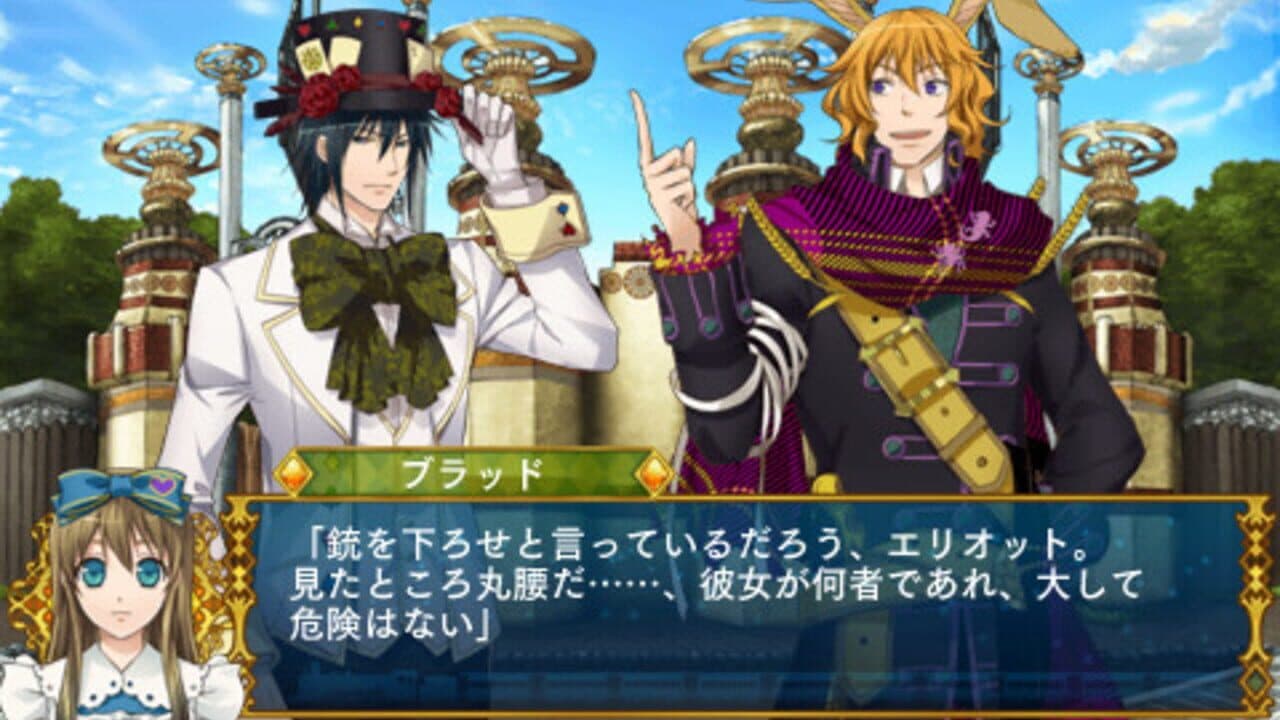Screen dimensions: 1280x720
Task: Click the green gem on the dialogue frame corner
Action: (1253, 682)
